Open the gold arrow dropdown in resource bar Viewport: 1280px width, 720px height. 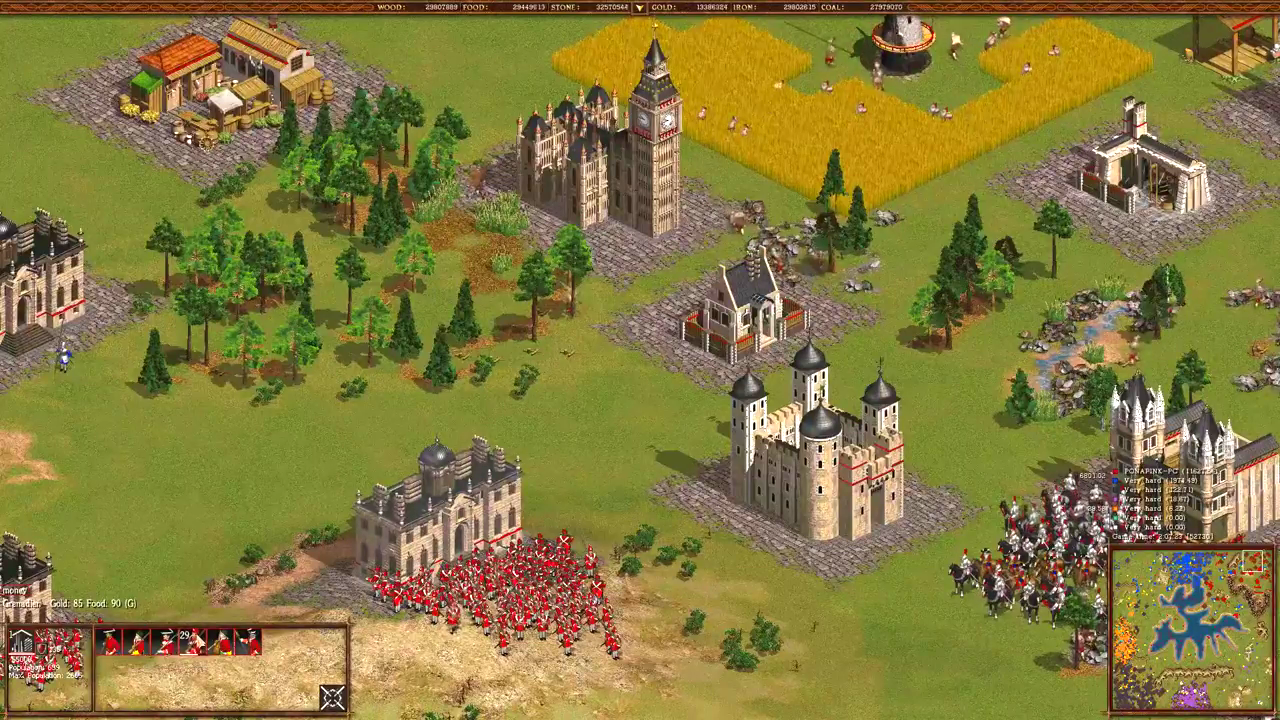click(x=639, y=8)
